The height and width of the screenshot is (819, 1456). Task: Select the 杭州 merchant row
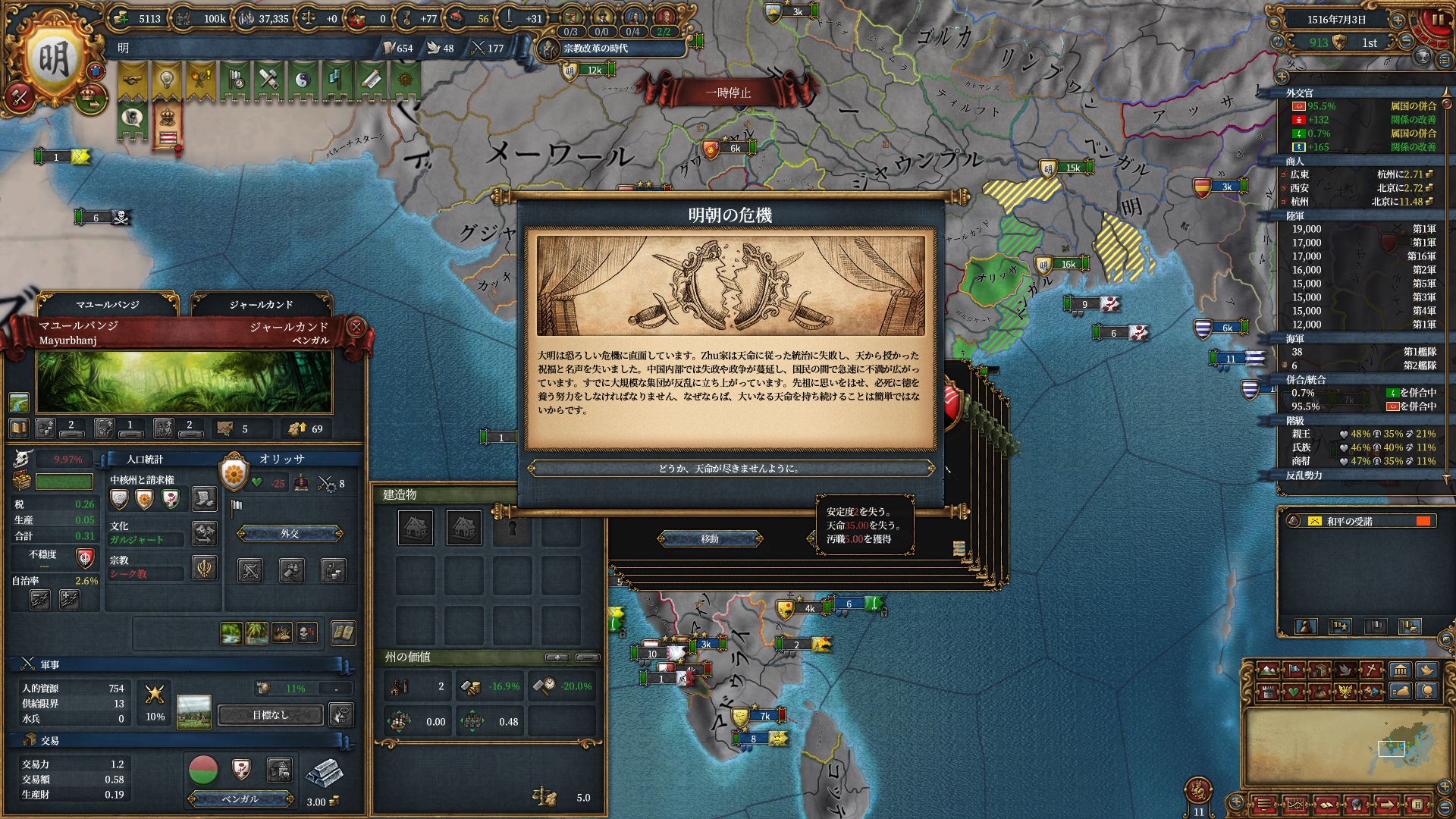coord(1357,202)
